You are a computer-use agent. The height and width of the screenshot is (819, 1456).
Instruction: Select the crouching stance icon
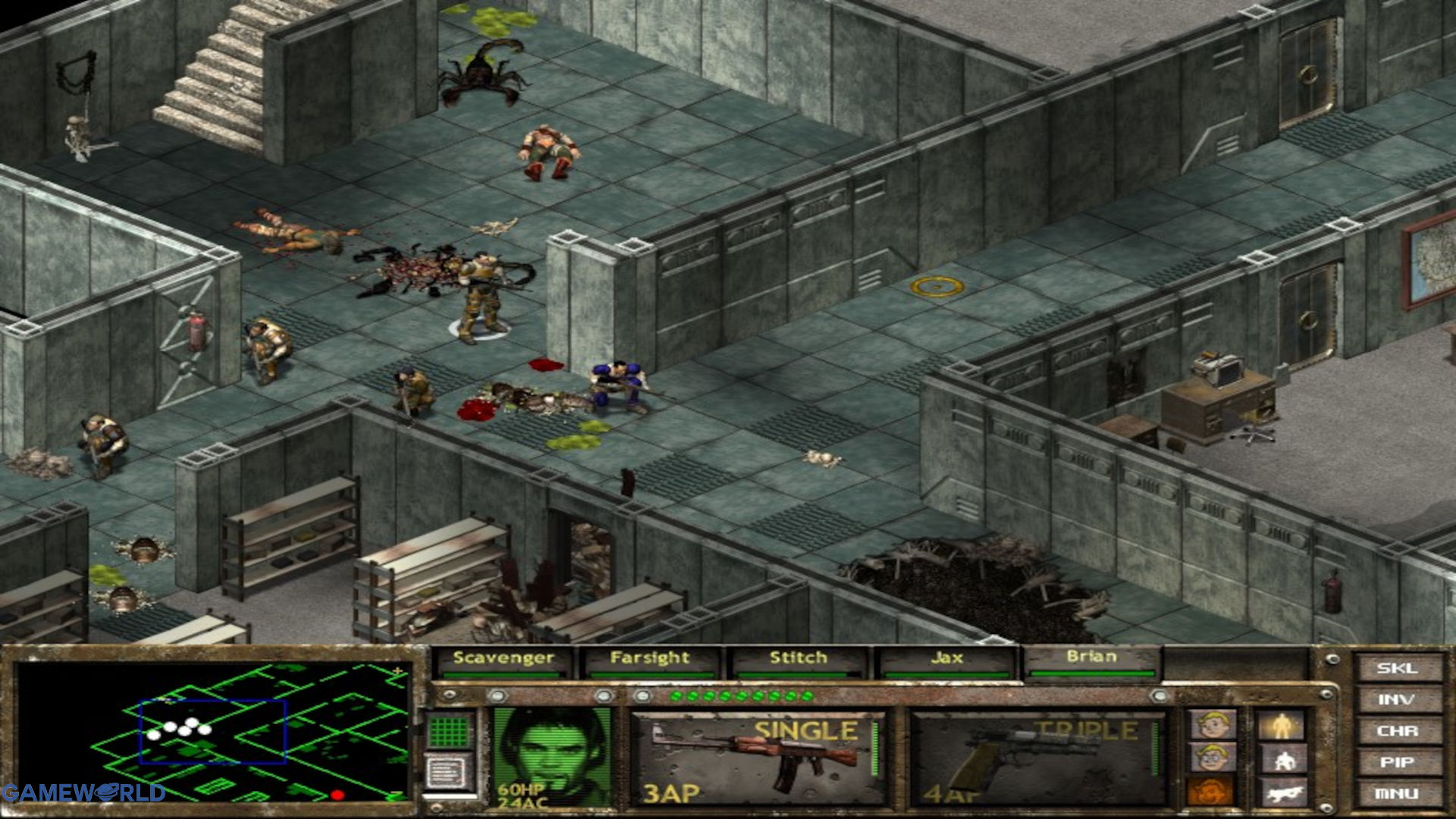1284,758
